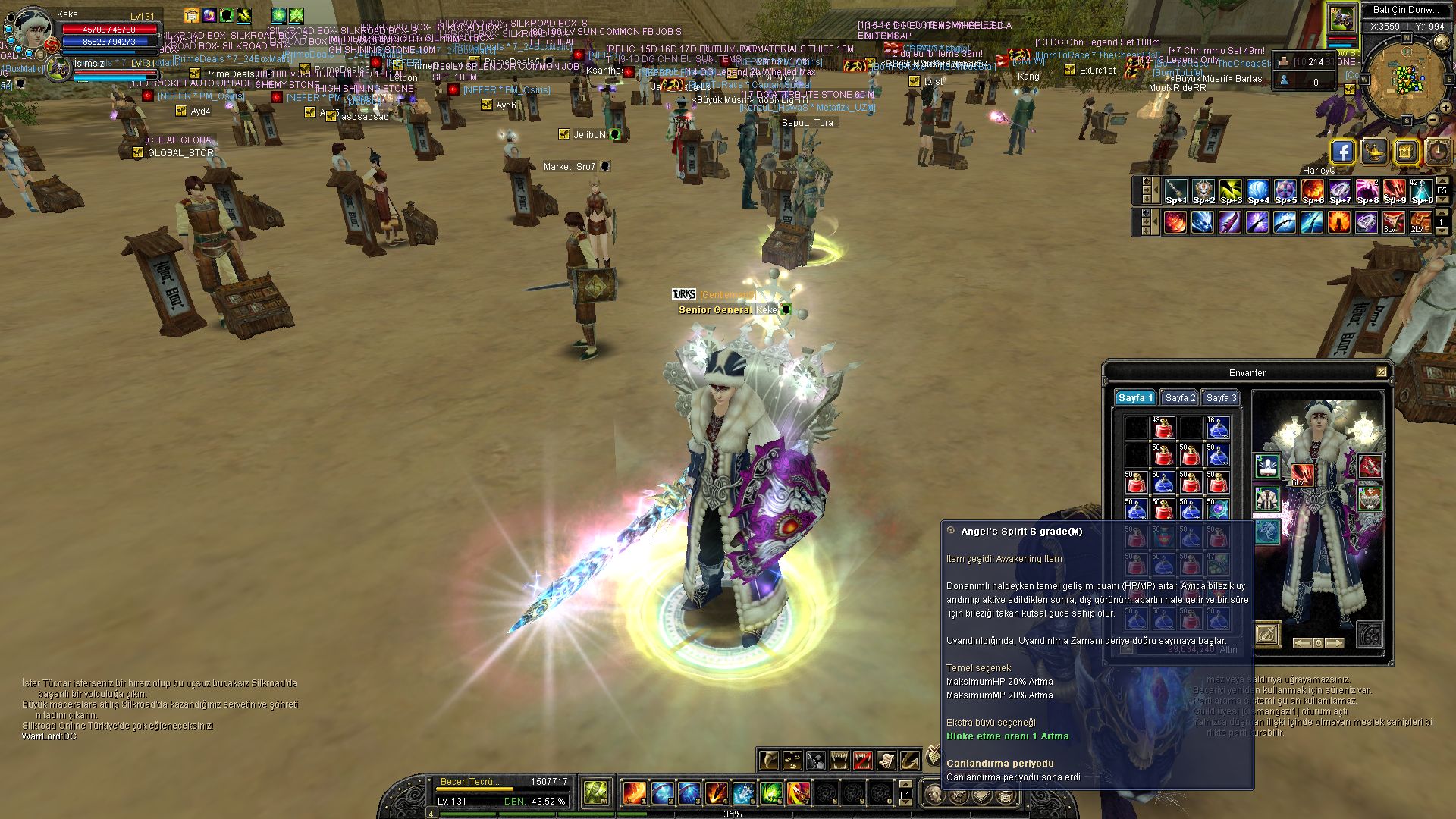This screenshot has height=819, width=1456.
Task: Select the red health potion stack of 49
Action: tap(1163, 428)
